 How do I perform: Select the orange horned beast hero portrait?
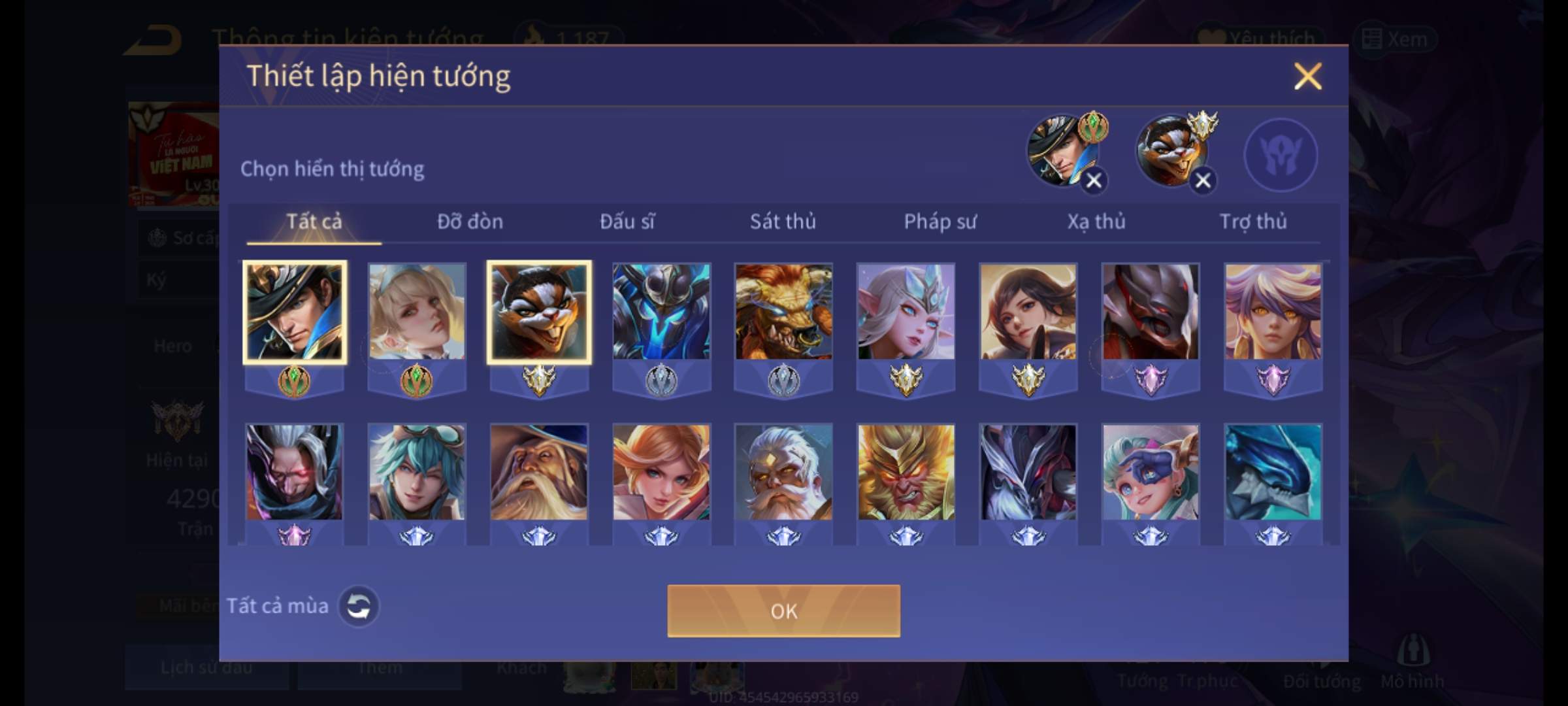[783, 312]
